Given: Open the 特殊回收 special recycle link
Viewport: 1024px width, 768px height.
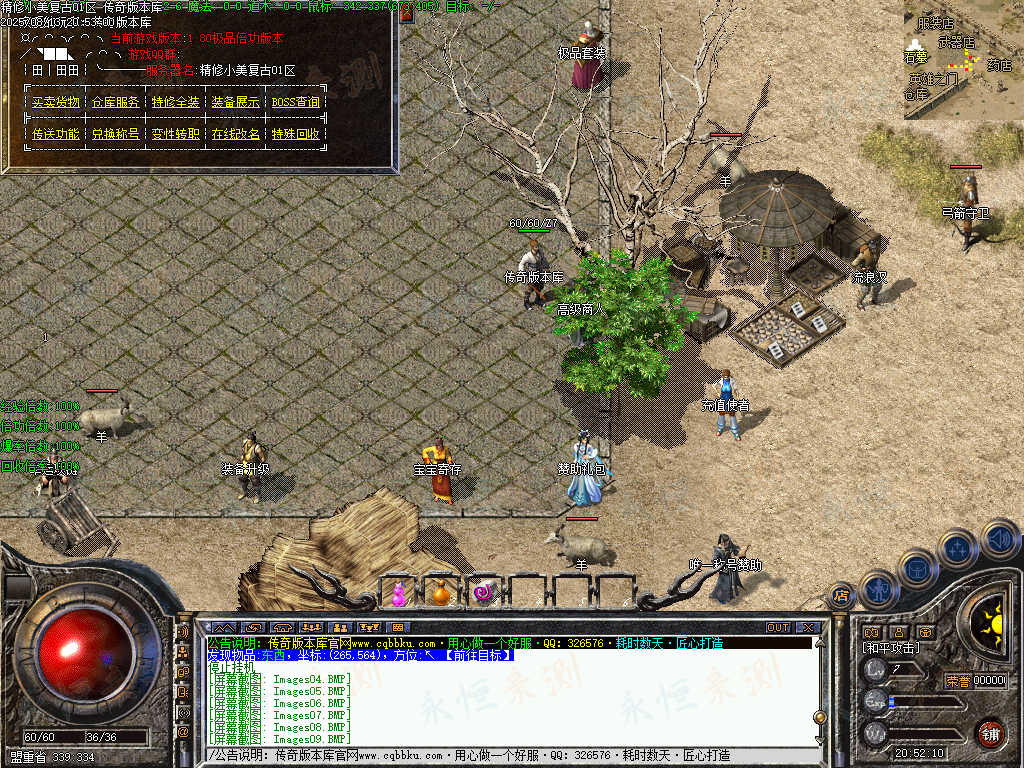Looking at the screenshot, I should [296, 134].
